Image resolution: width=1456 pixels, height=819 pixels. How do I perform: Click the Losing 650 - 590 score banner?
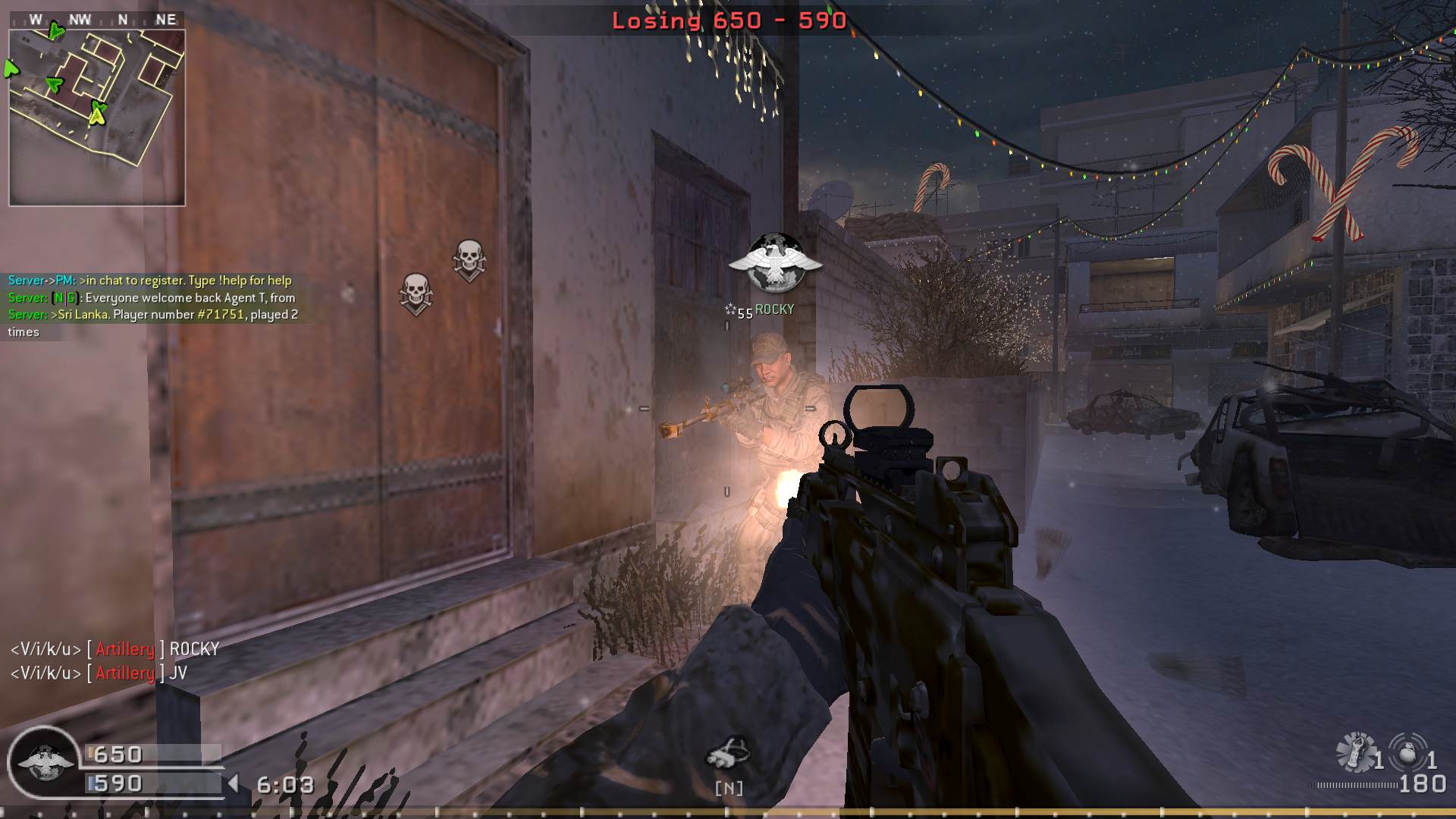point(726,23)
